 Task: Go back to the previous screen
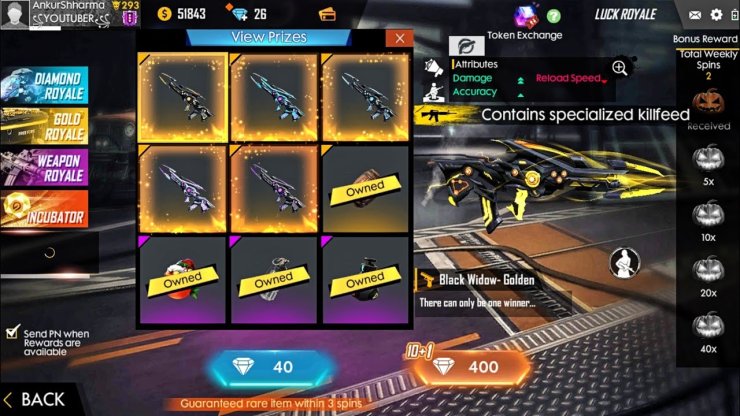click(x=35, y=399)
